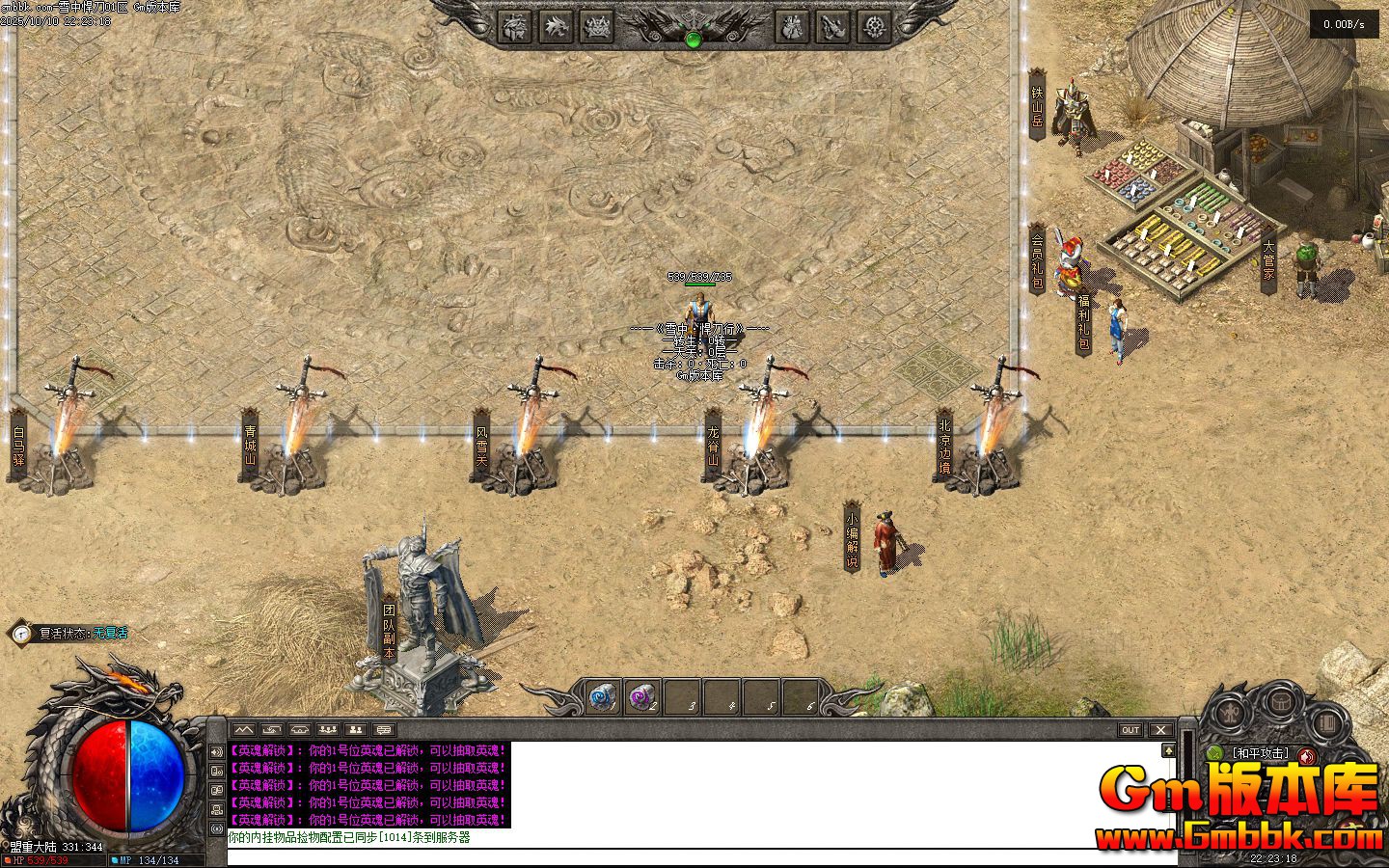1389x868 pixels.
Task: Switch attack mode via 和平攻击 label
Action: pyautogui.click(x=1260, y=753)
